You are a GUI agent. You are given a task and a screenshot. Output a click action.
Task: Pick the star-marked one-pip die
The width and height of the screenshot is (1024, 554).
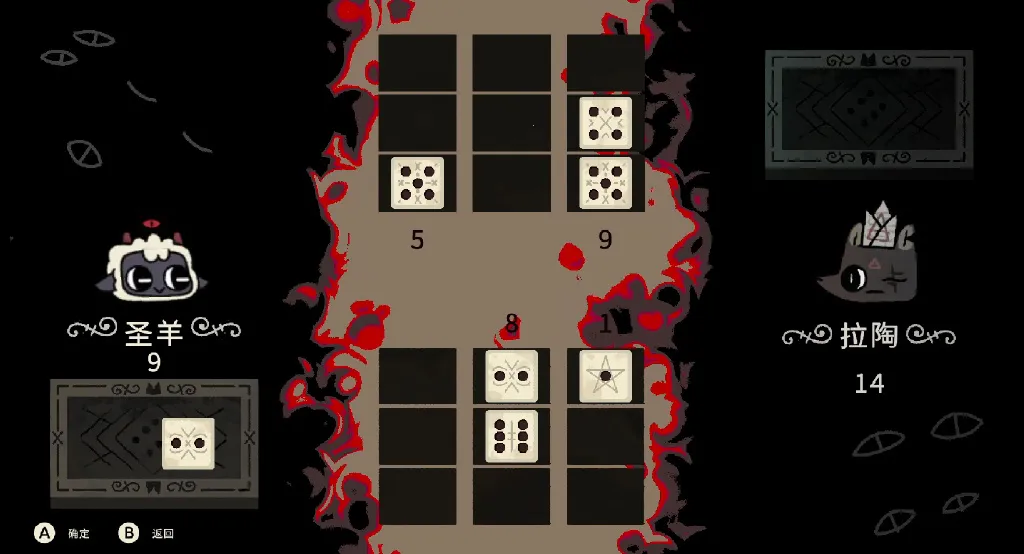(x=604, y=377)
